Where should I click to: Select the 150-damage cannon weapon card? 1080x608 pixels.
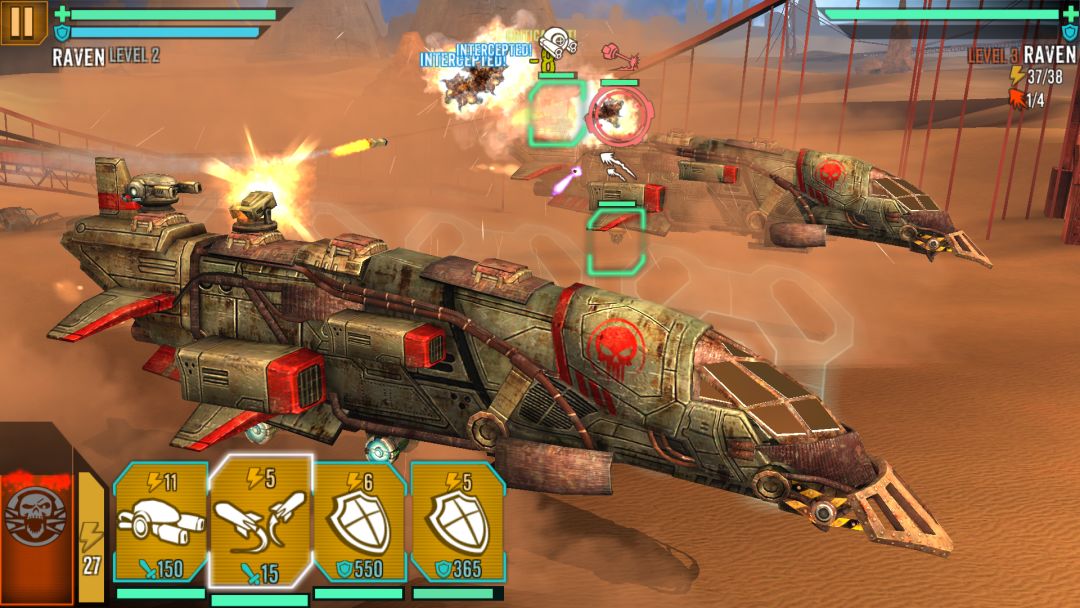160,524
